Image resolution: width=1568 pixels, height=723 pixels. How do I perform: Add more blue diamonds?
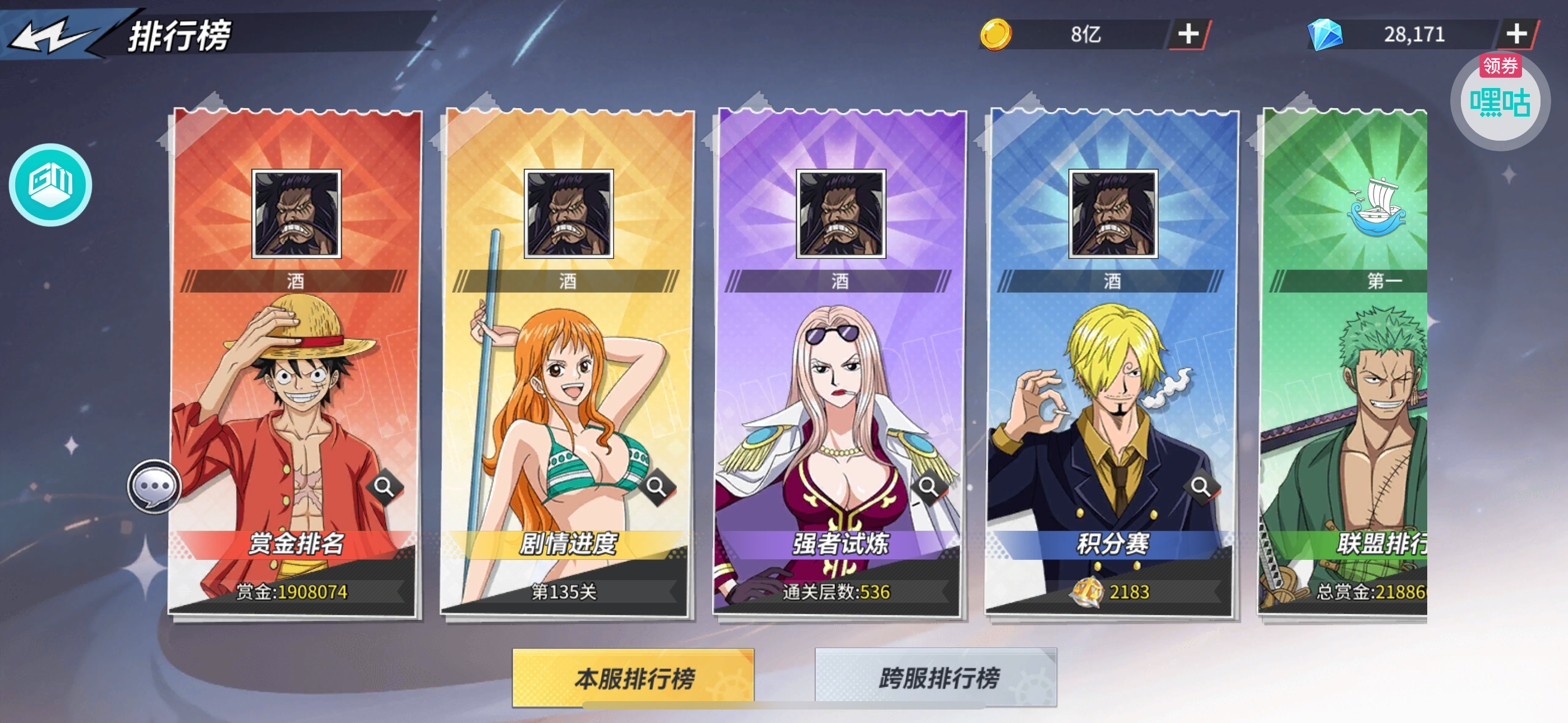click(1516, 34)
